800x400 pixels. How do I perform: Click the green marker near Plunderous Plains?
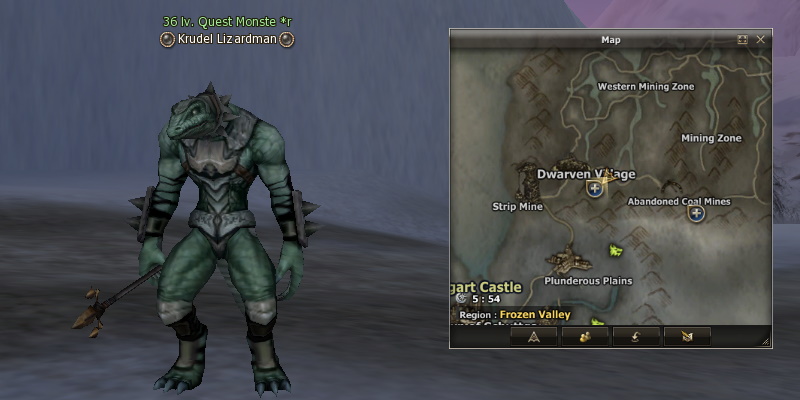click(616, 248)
